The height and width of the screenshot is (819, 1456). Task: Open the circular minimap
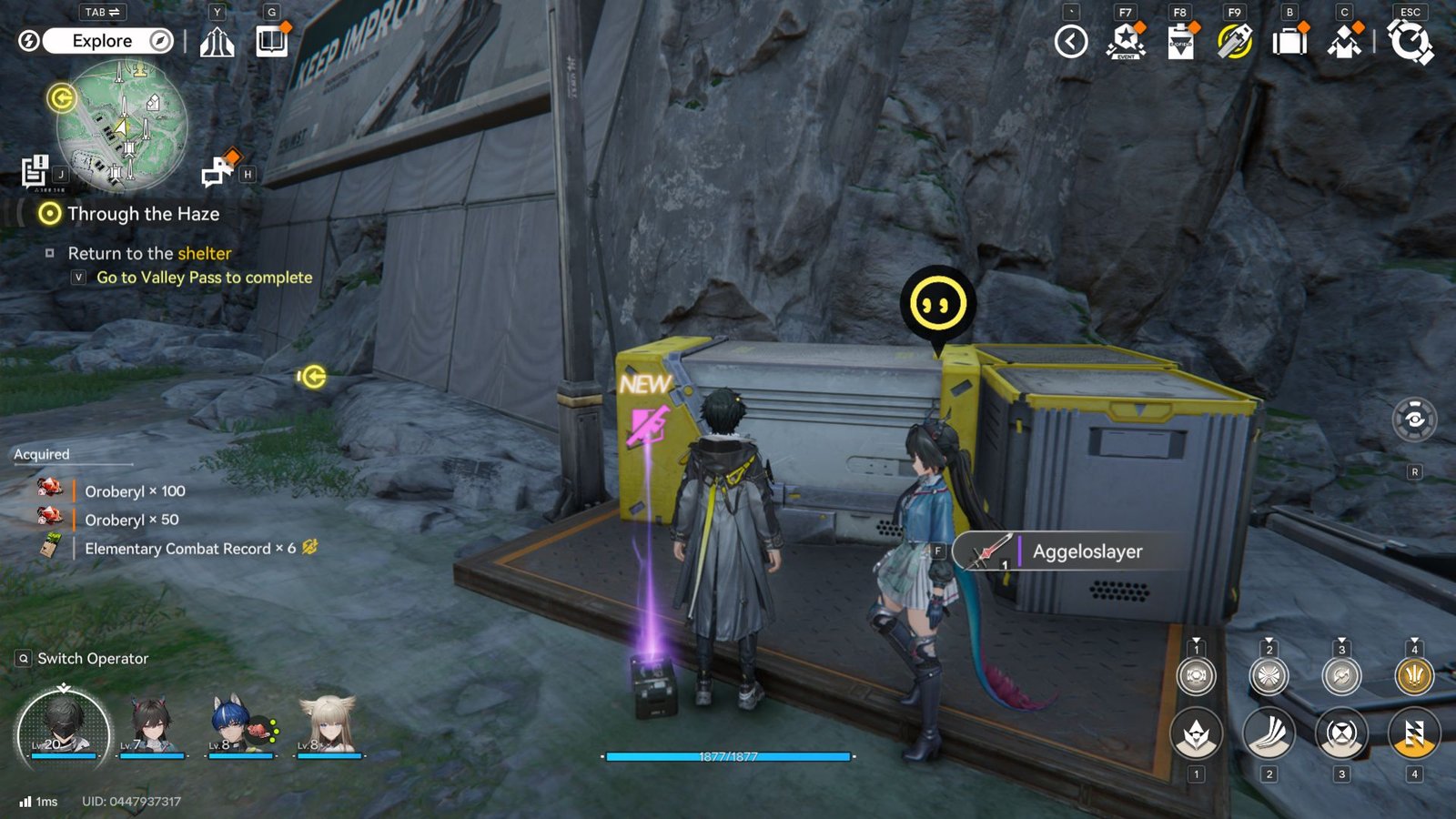pos(122,126)
